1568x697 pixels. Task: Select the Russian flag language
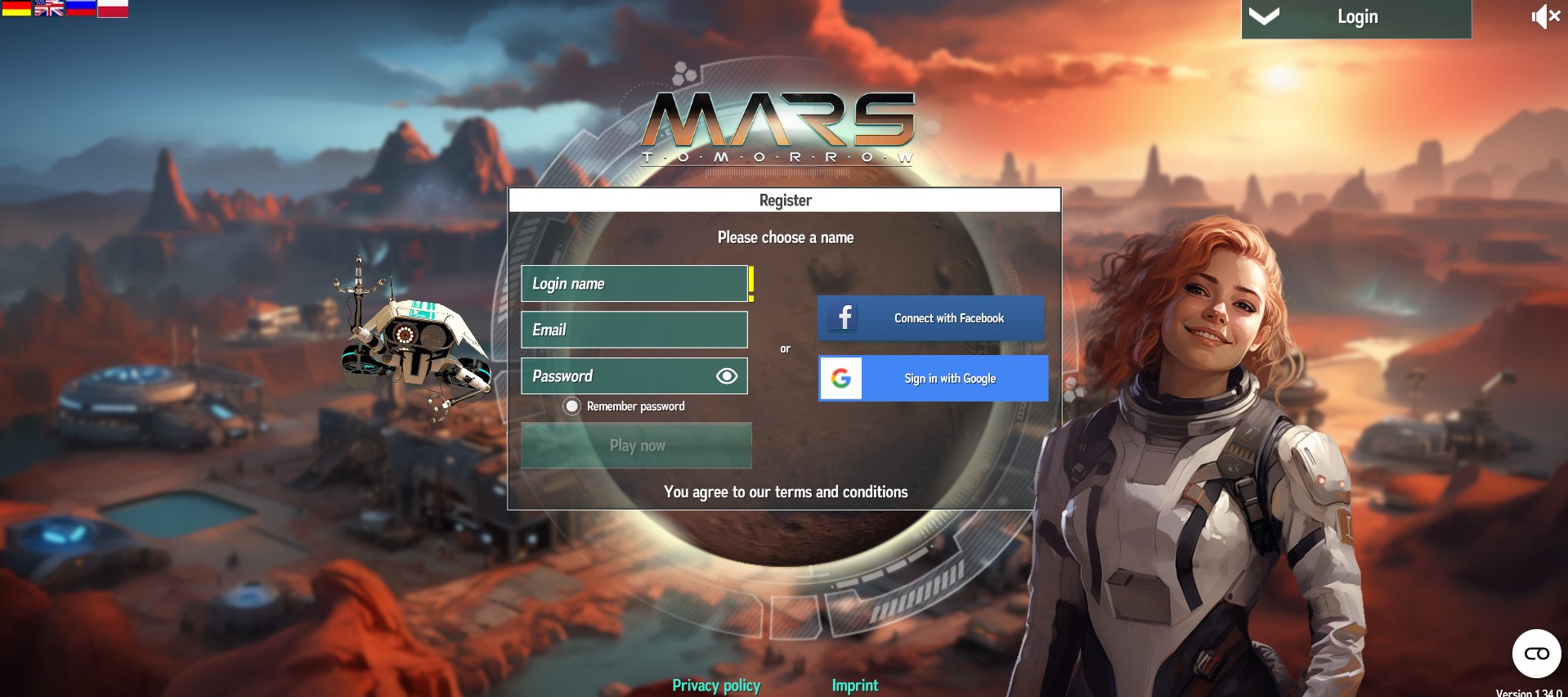point(81,8)
